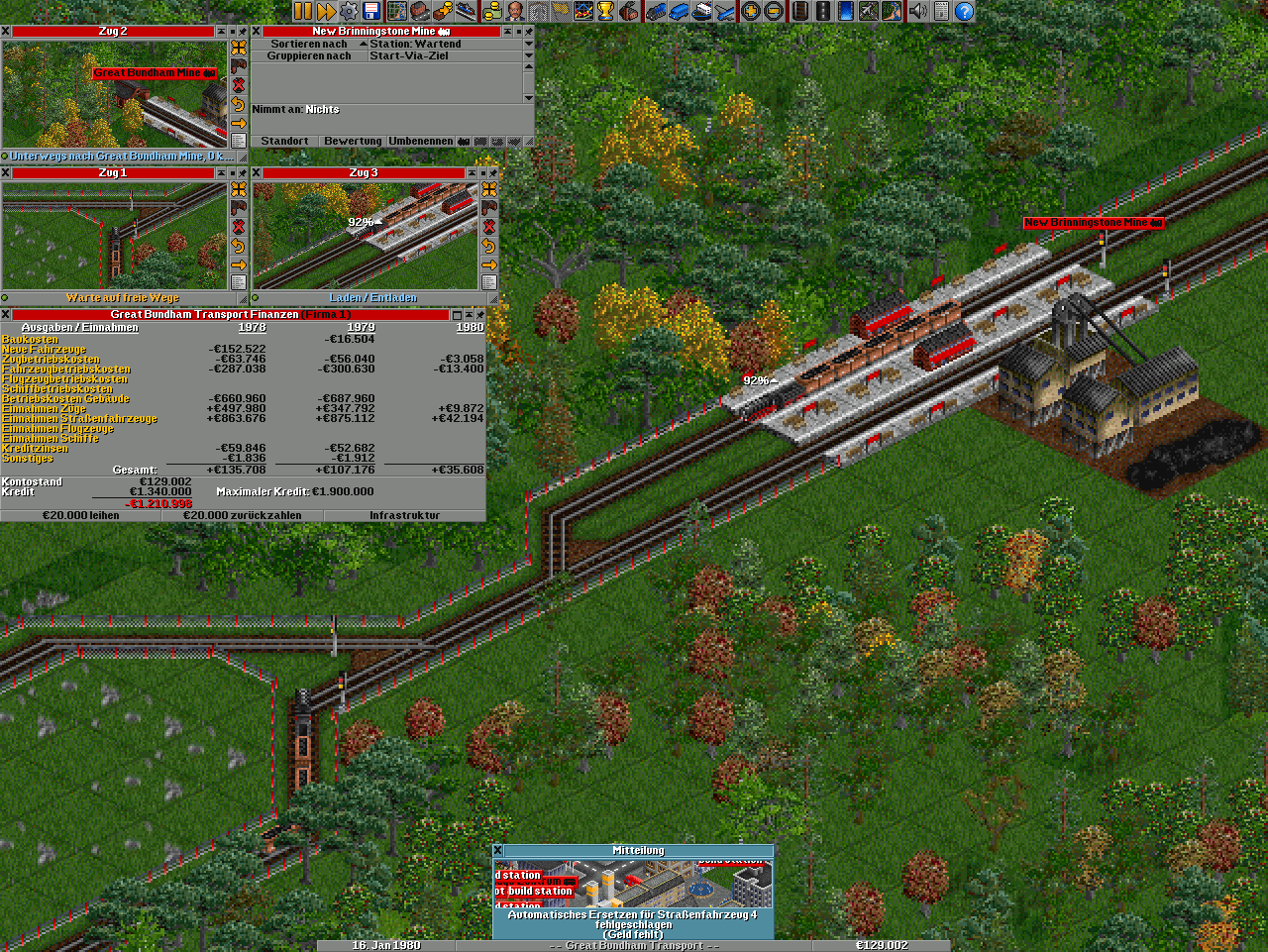Open the help question mark menu
The image size is (1268, 952).
[963, 11]
